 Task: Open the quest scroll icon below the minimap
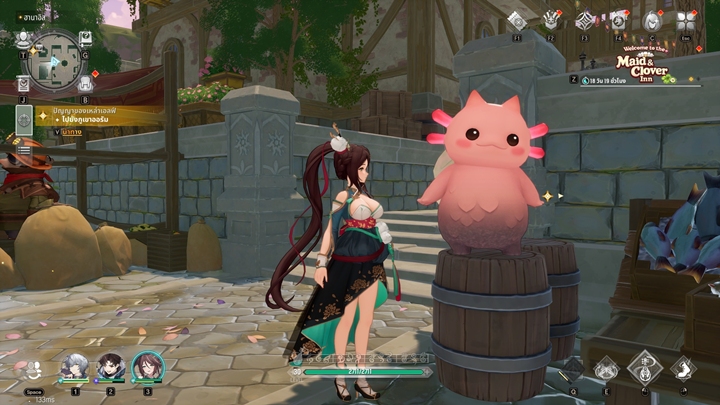coord(23,85)
